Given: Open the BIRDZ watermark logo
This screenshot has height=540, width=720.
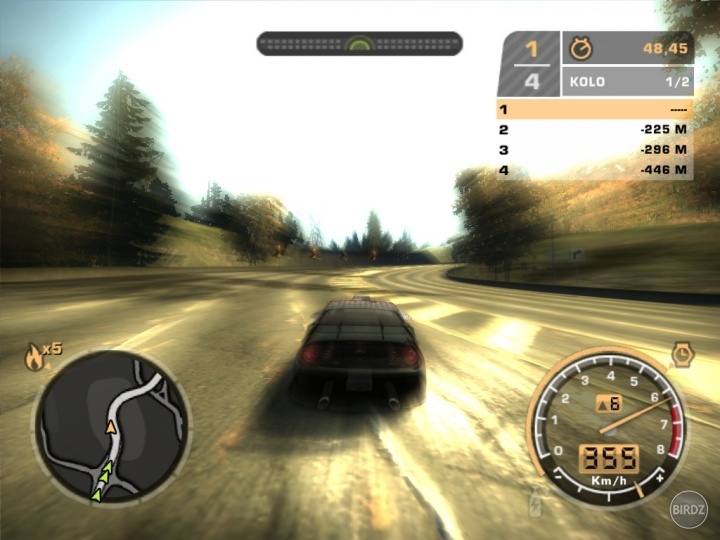Looking at the screenshot, I should tap(690, 509).
